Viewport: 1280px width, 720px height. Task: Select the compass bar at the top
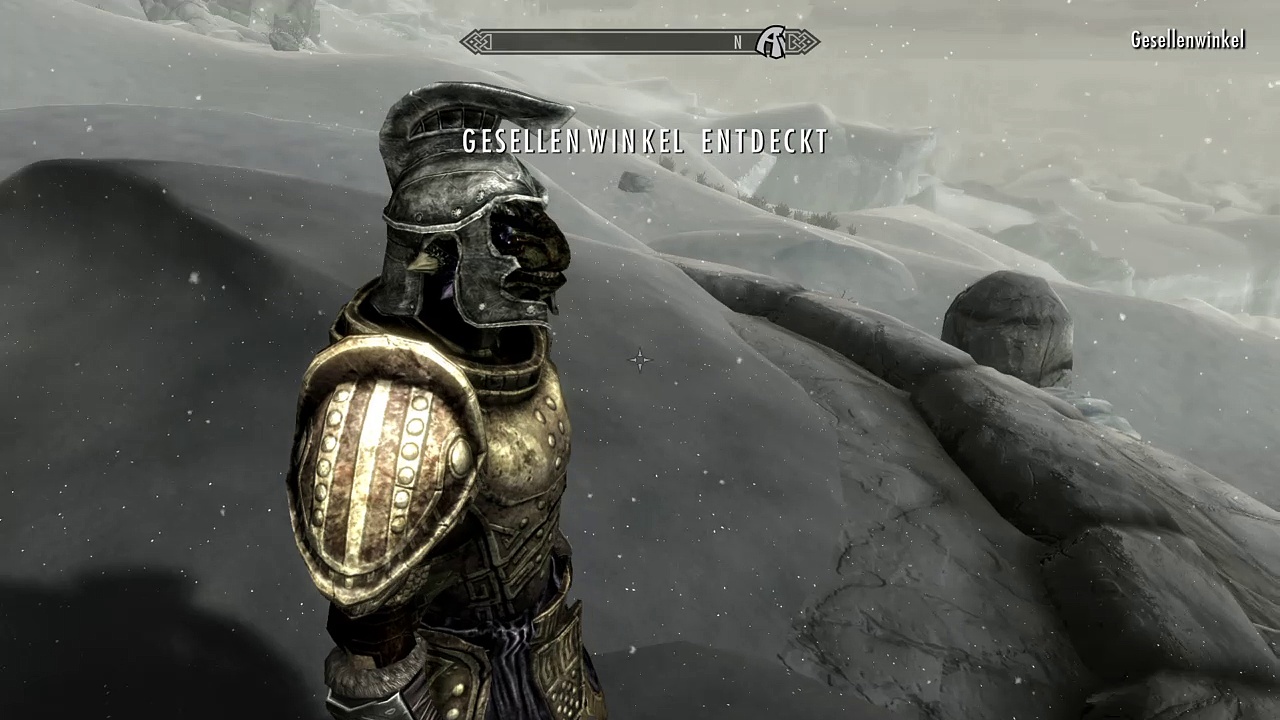point(620,42)
